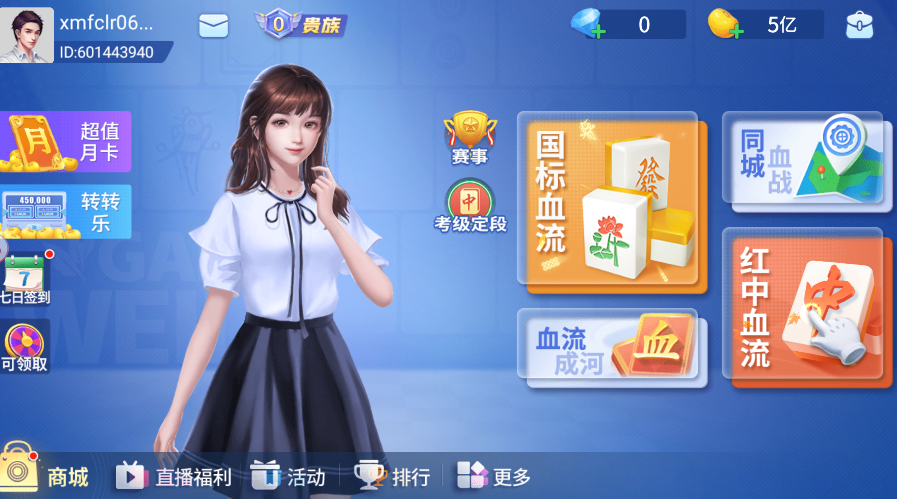This screenshot has width=897, height=499.
Task: Choose the 同城血战 local battle mode
Action: click(x=803, y=162)
